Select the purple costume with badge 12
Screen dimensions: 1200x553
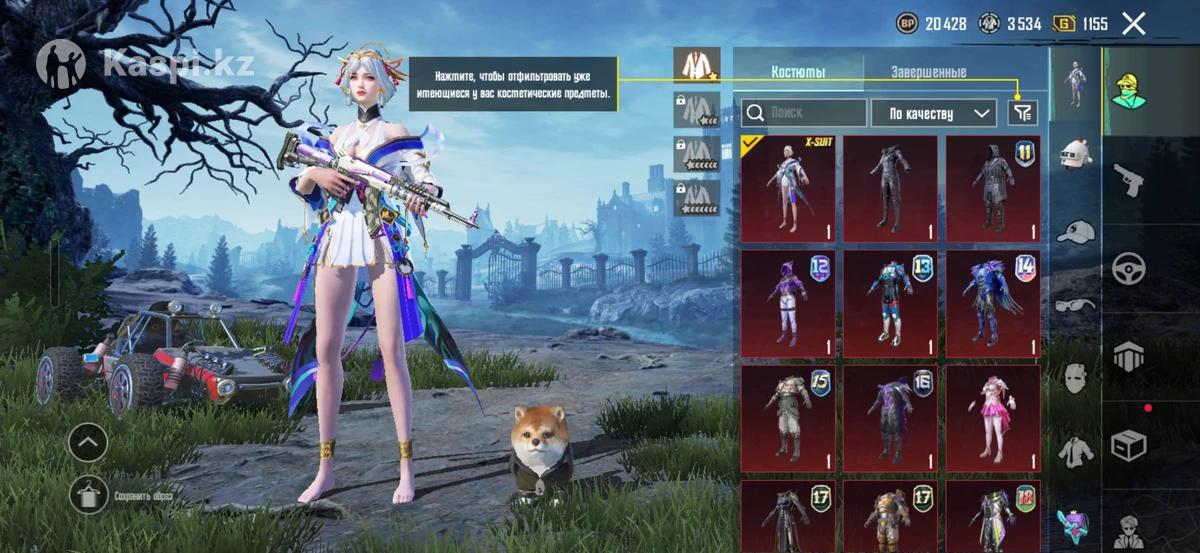click(x=788, y=304)
